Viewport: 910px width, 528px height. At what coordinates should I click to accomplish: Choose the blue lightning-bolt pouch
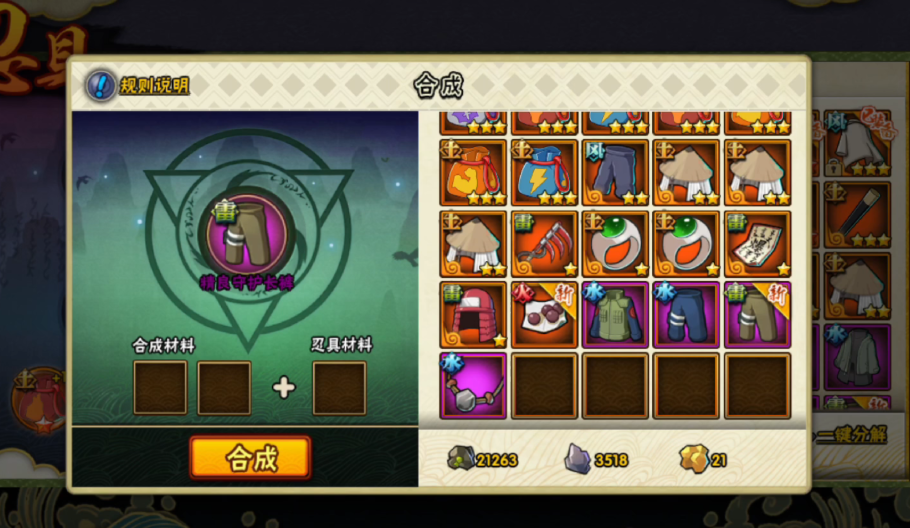pos(544,173)
